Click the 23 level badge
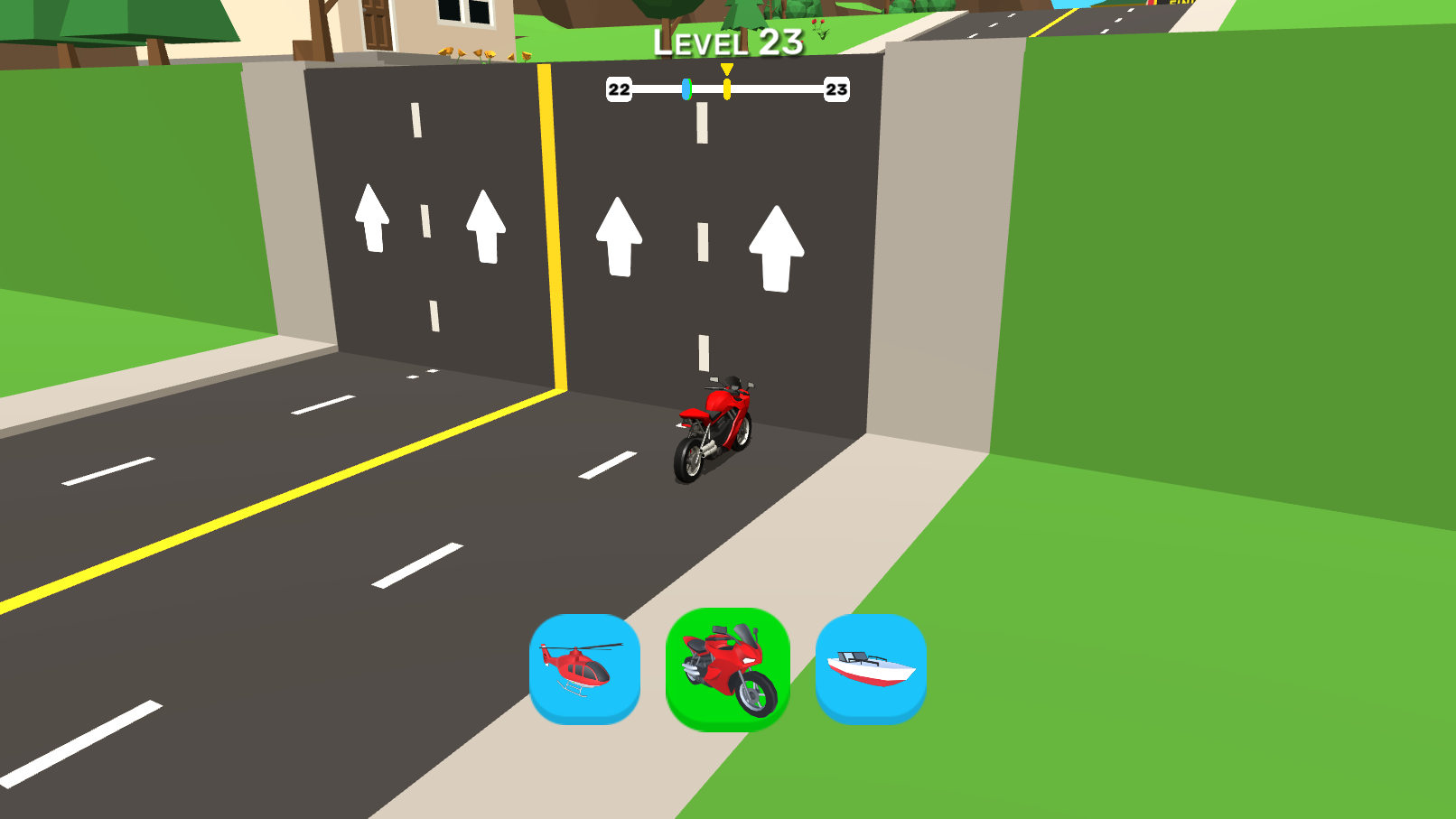The width and height of the screenshot is (1456, 819). coord(835,89)
